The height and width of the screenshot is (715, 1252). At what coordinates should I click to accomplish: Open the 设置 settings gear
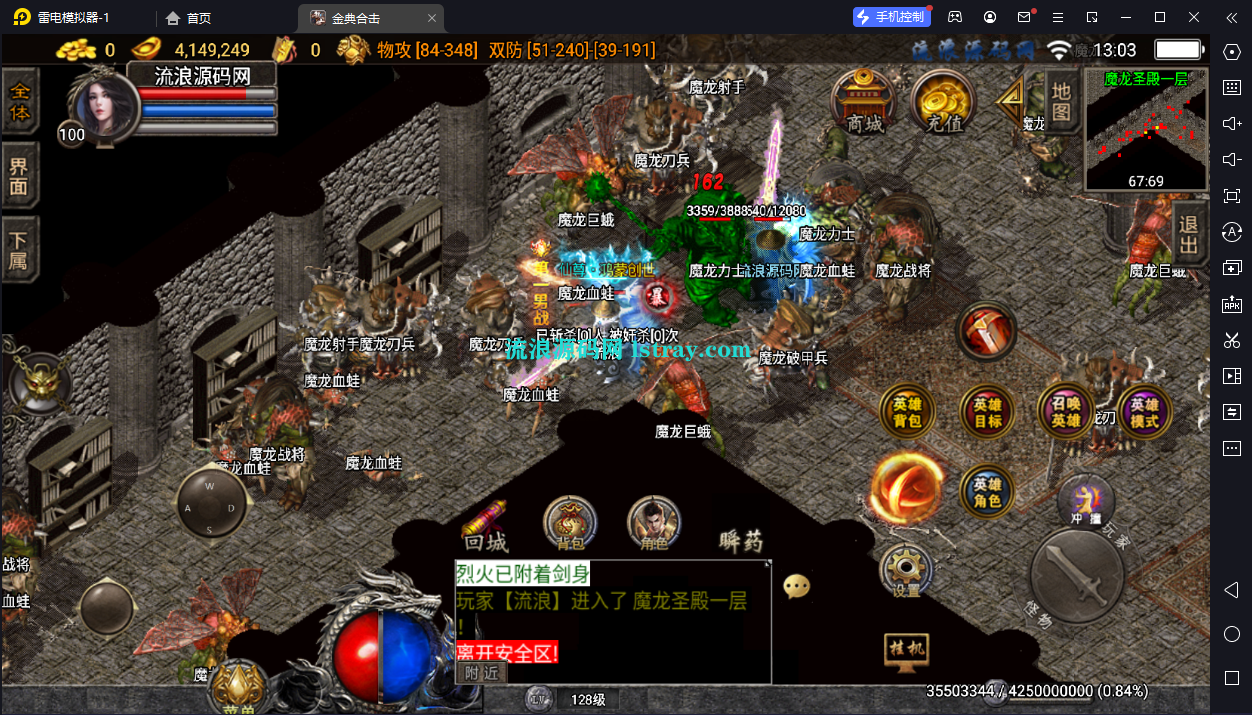[906, 570]
